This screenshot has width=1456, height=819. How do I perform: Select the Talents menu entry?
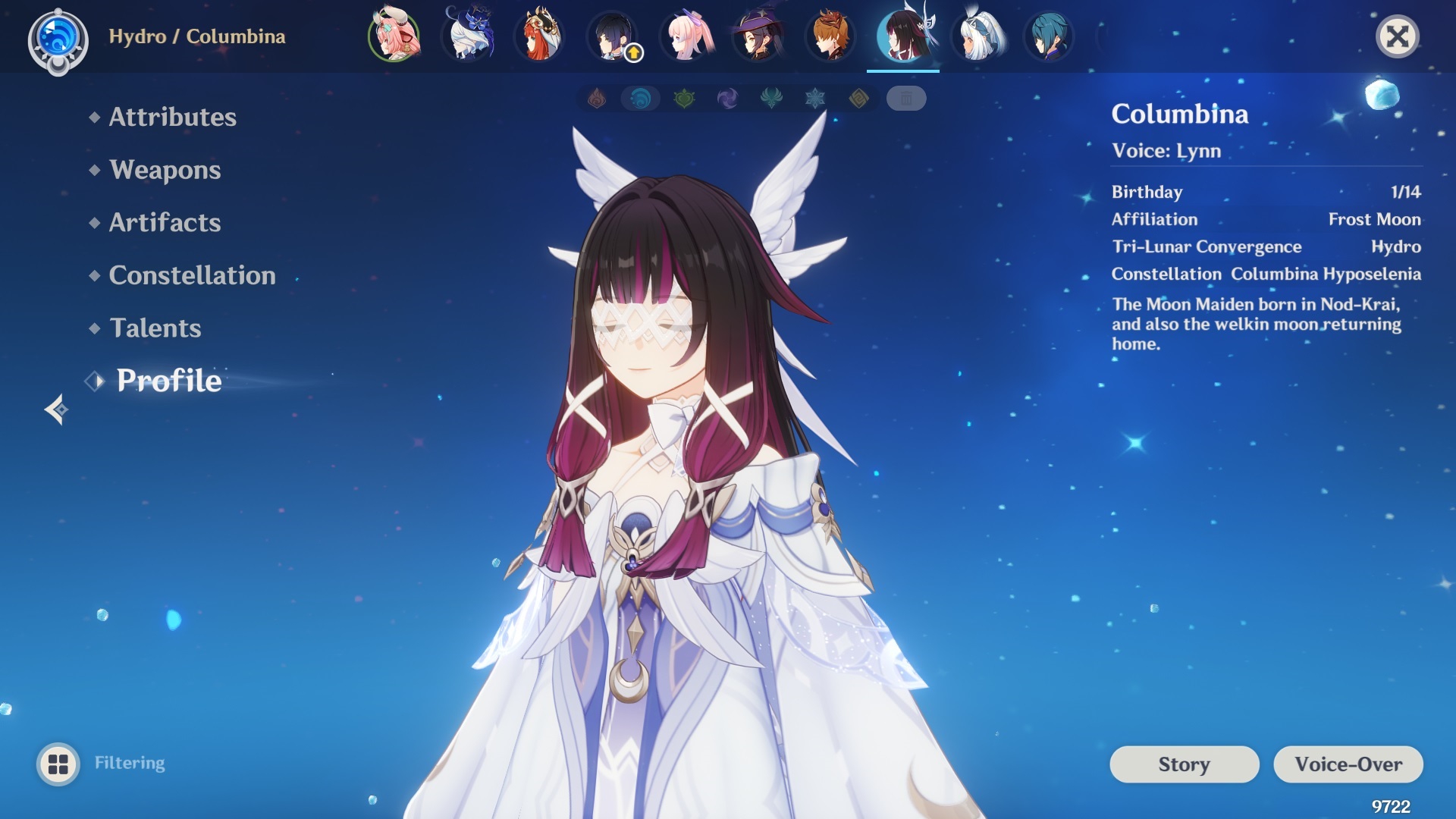[155, 328]
